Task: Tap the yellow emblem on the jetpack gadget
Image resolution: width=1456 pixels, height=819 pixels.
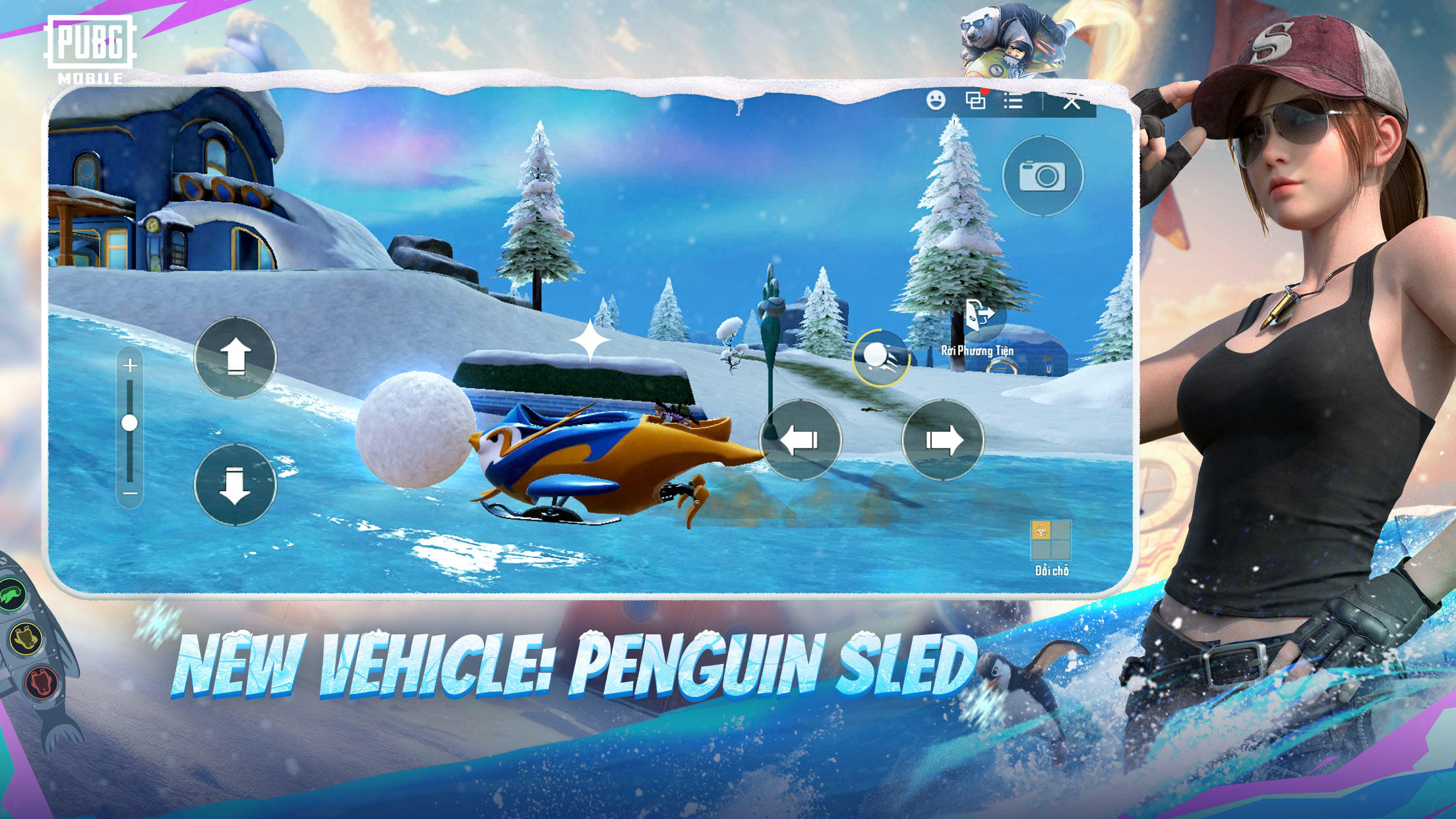Action: (25, 639)
